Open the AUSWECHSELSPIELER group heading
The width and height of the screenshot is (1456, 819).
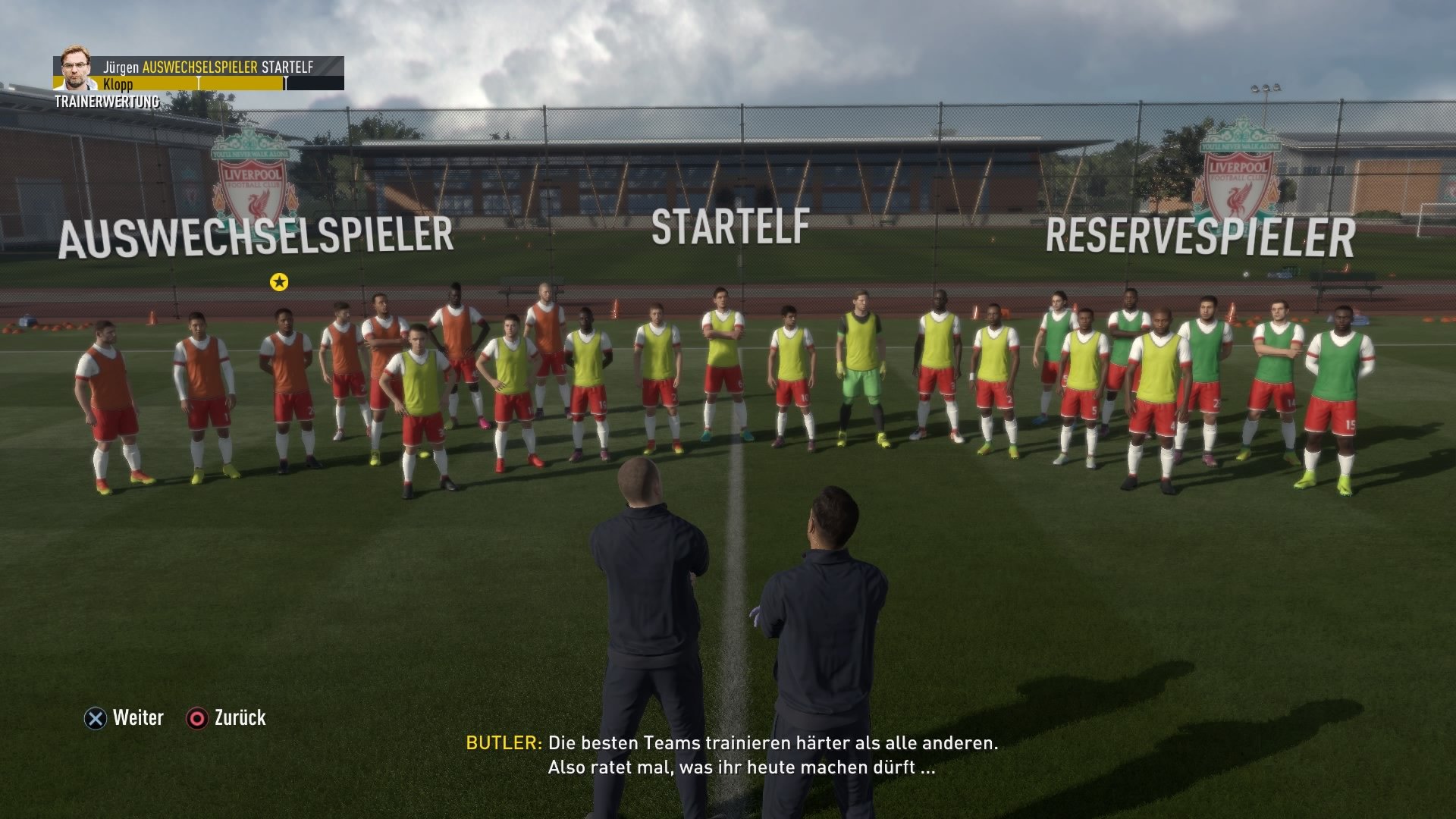point(258,239)
